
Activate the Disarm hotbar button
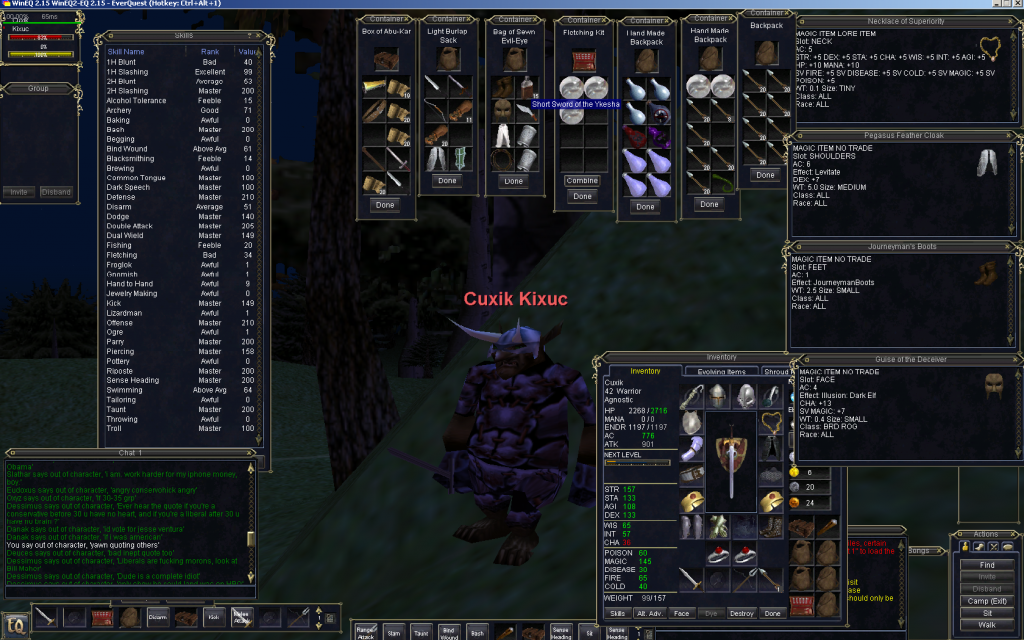[158, 617]
